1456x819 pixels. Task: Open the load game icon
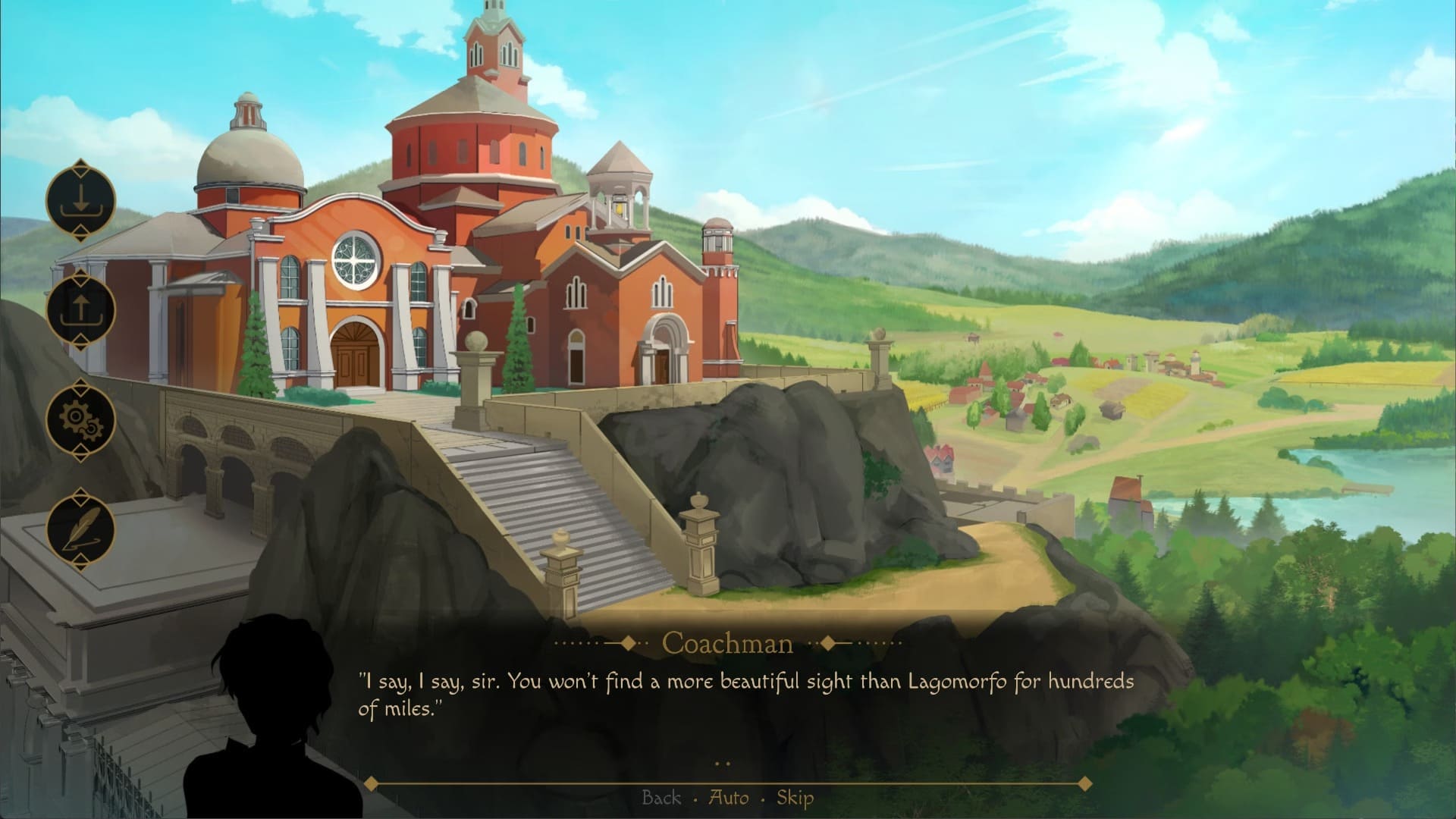[80, 310]
